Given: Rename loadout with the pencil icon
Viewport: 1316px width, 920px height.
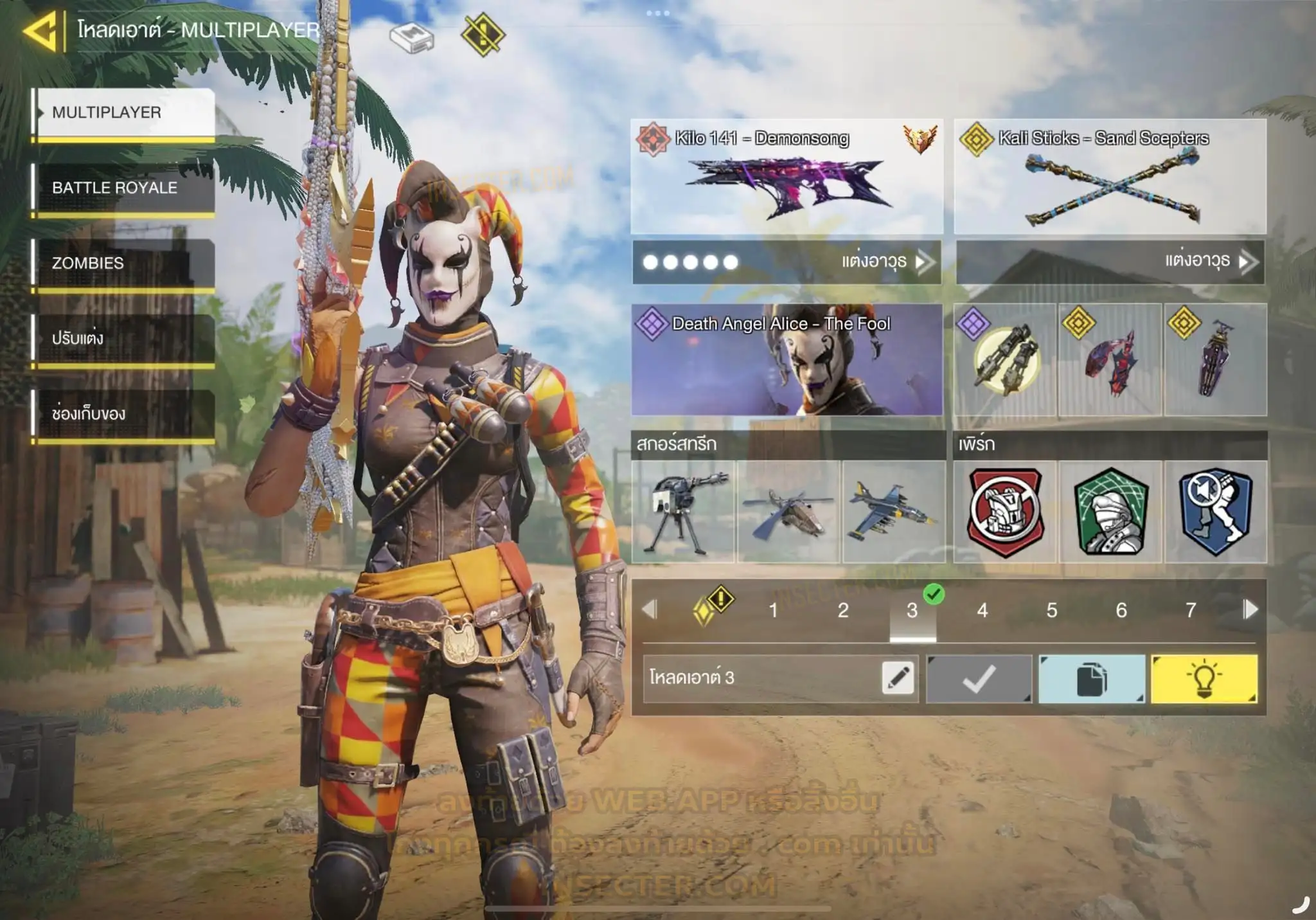Looking at the screenshot, I should point(898,678).
